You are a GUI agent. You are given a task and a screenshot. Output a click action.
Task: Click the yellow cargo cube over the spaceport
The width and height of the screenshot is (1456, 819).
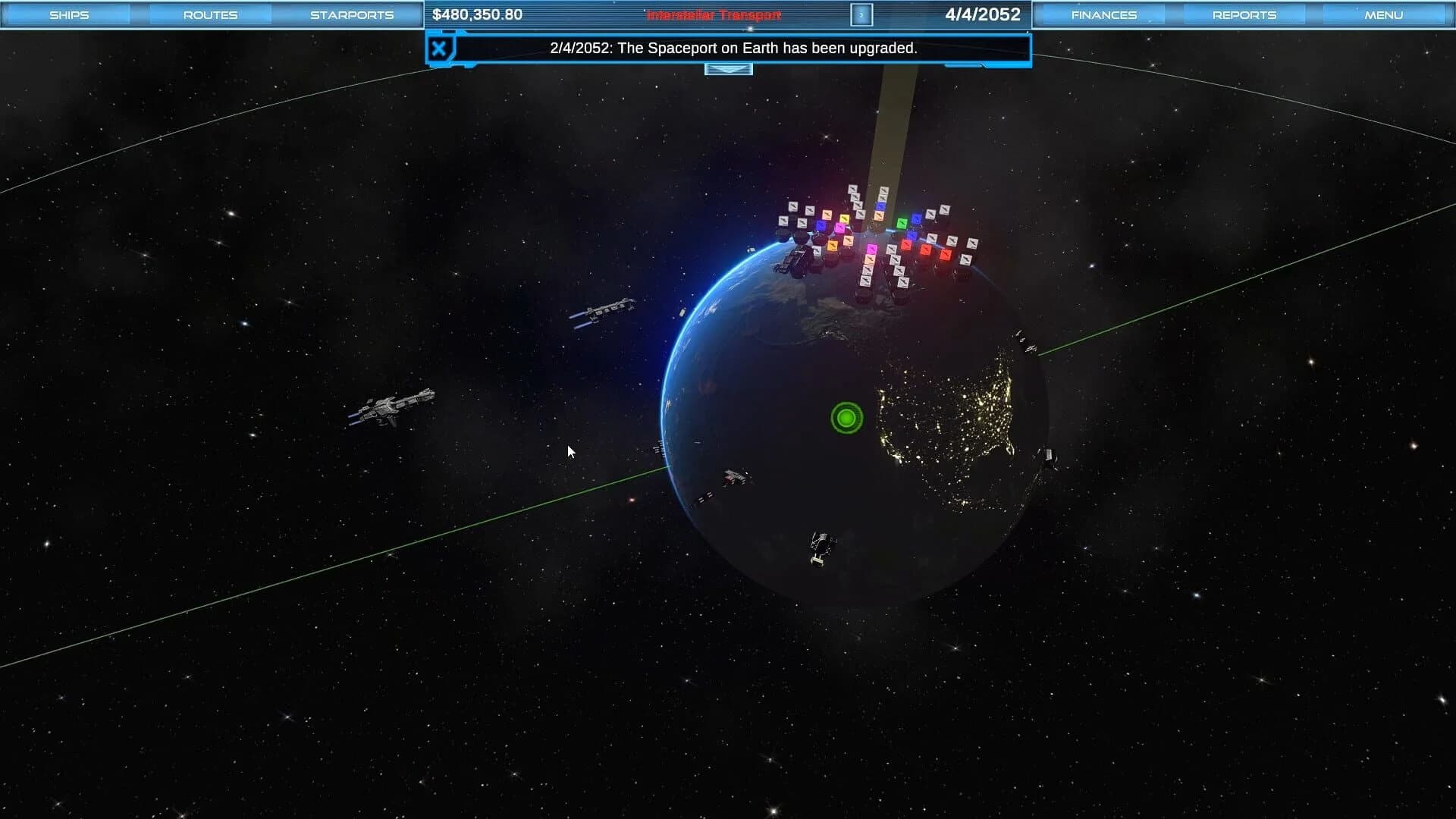[x=845, y=218]
